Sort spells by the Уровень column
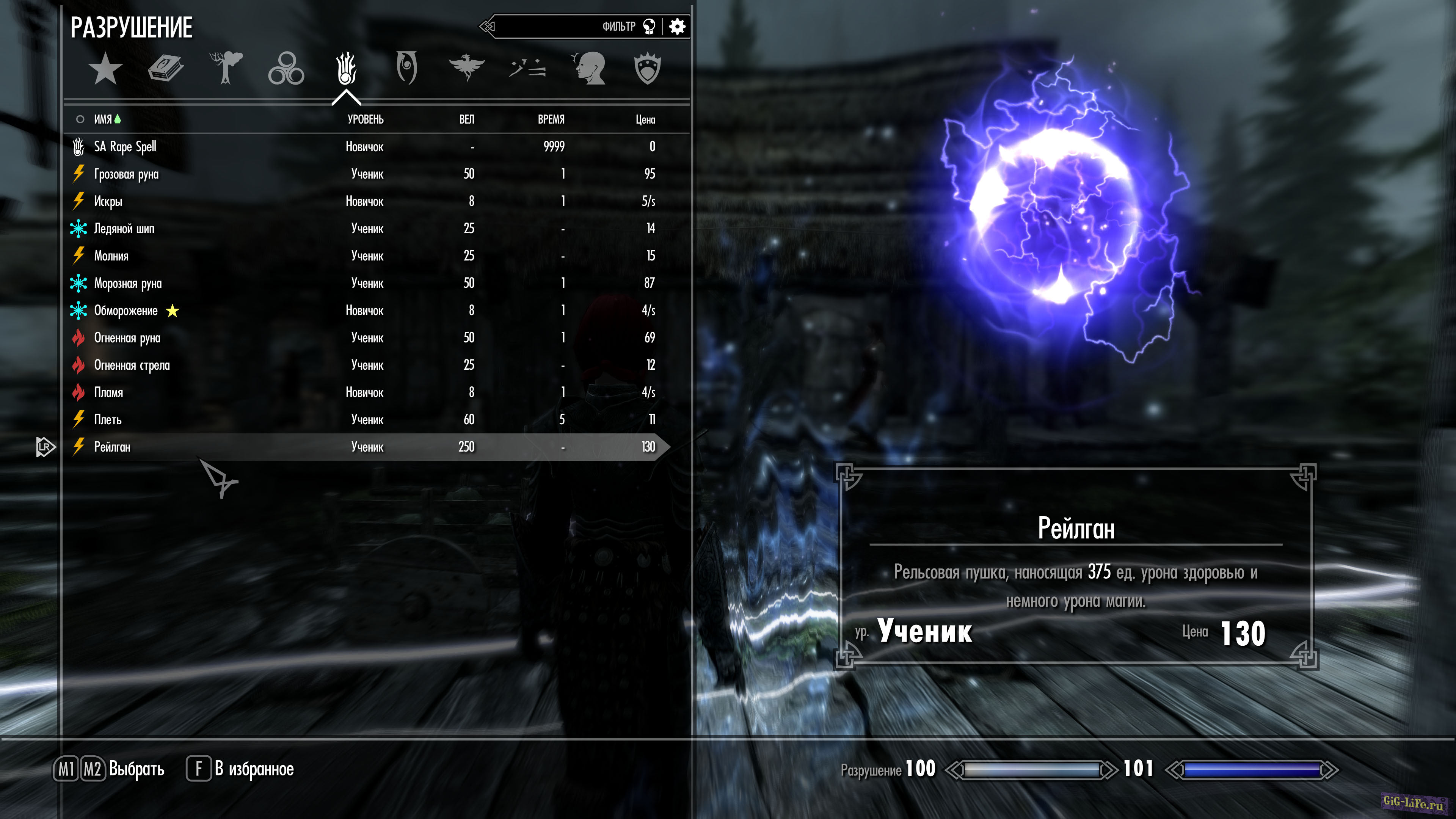The image size is (1456, 819). (x=365, y=119)
